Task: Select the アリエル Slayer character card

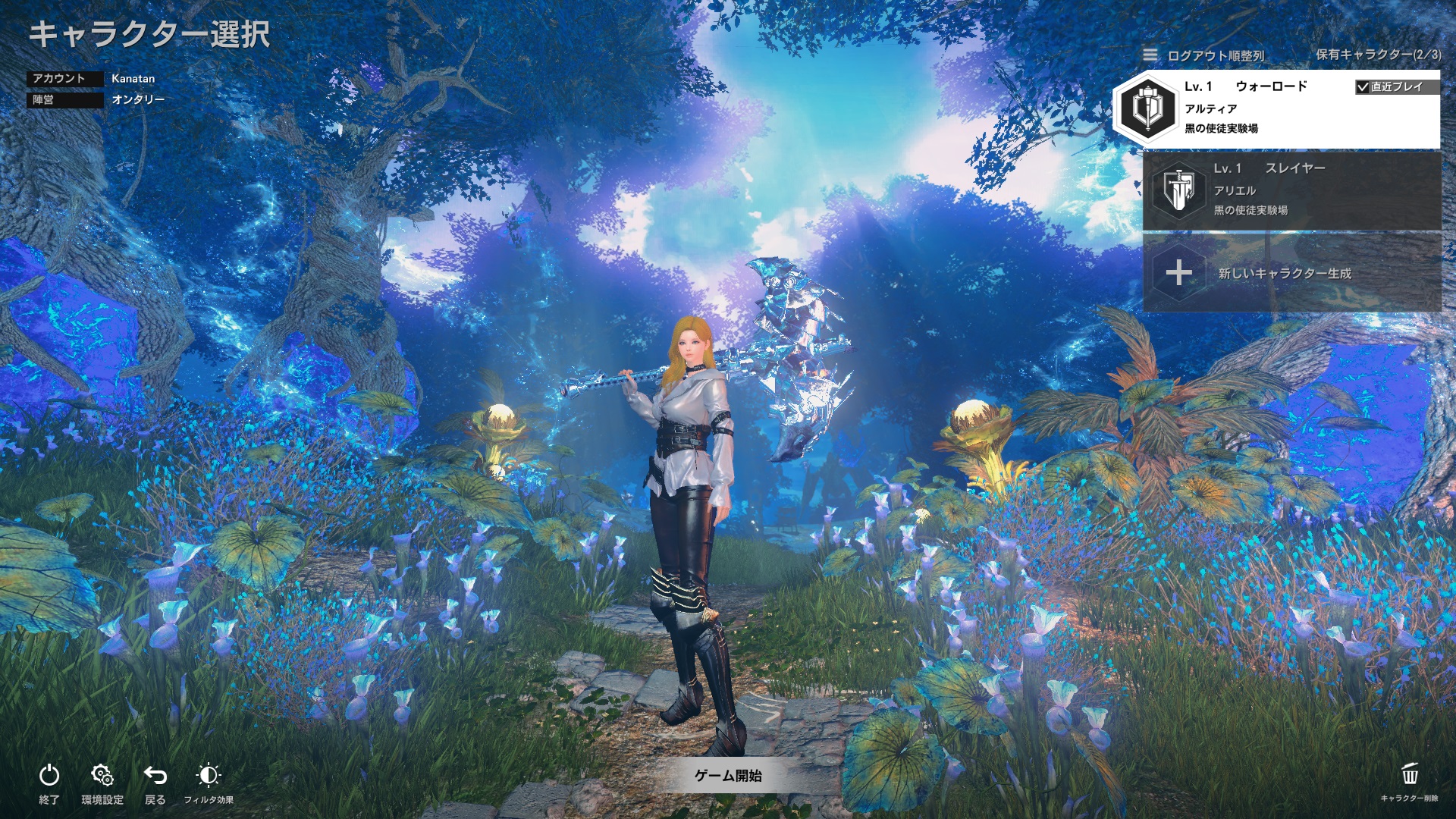Action: click(x=1289, y=191)
